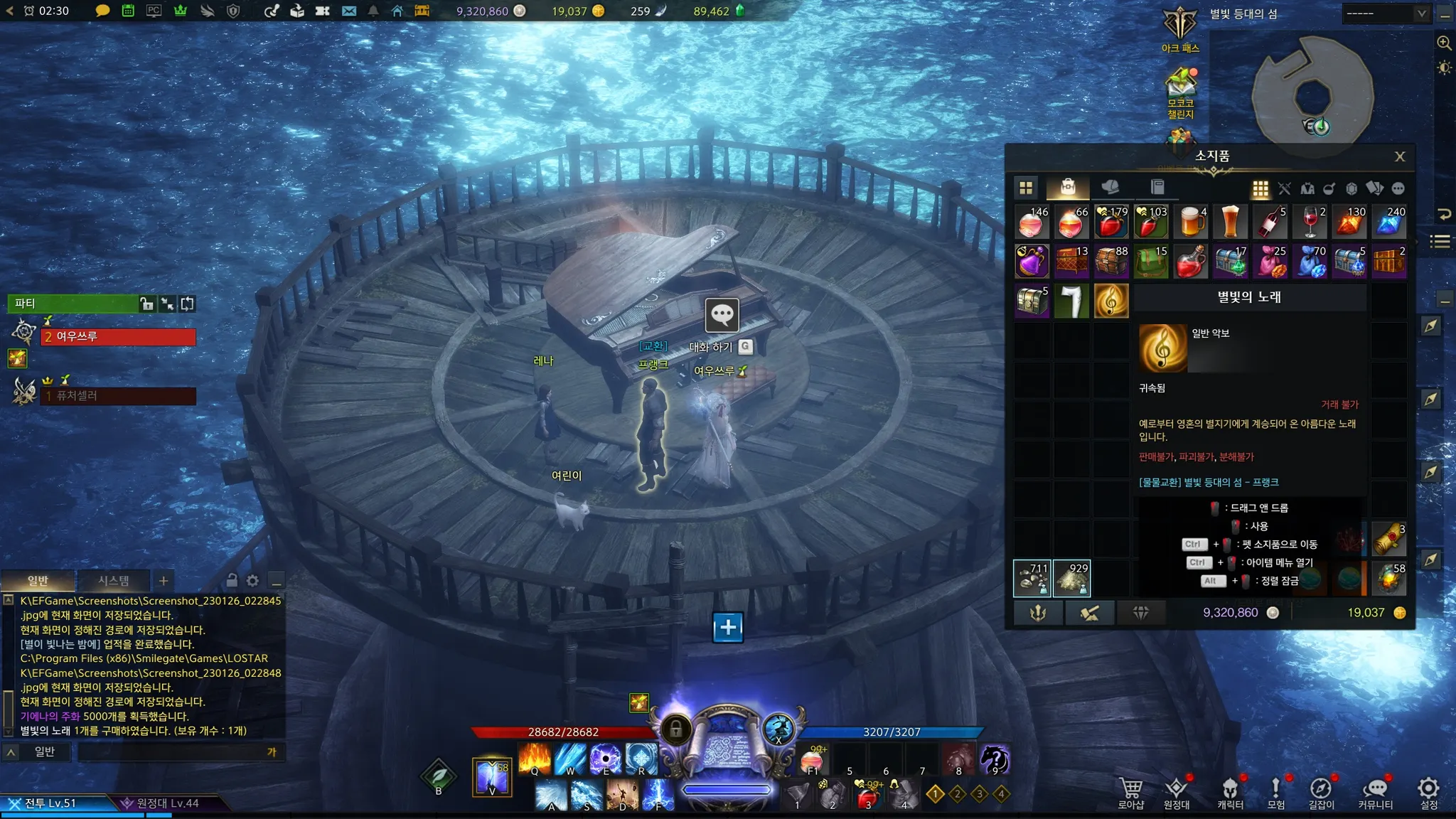Switch chat to the 일반 tab

coord(38,581)
